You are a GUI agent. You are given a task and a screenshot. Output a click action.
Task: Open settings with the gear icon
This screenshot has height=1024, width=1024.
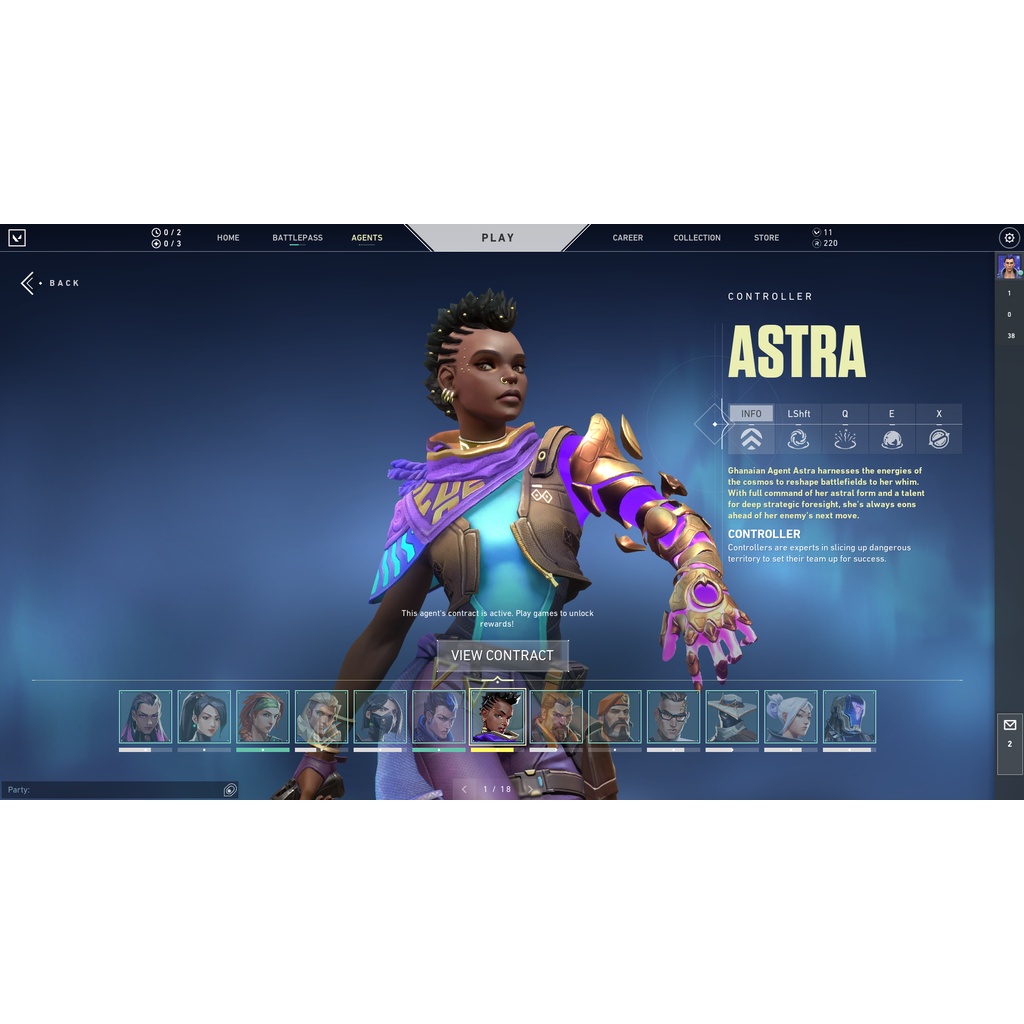[1009, 238]
